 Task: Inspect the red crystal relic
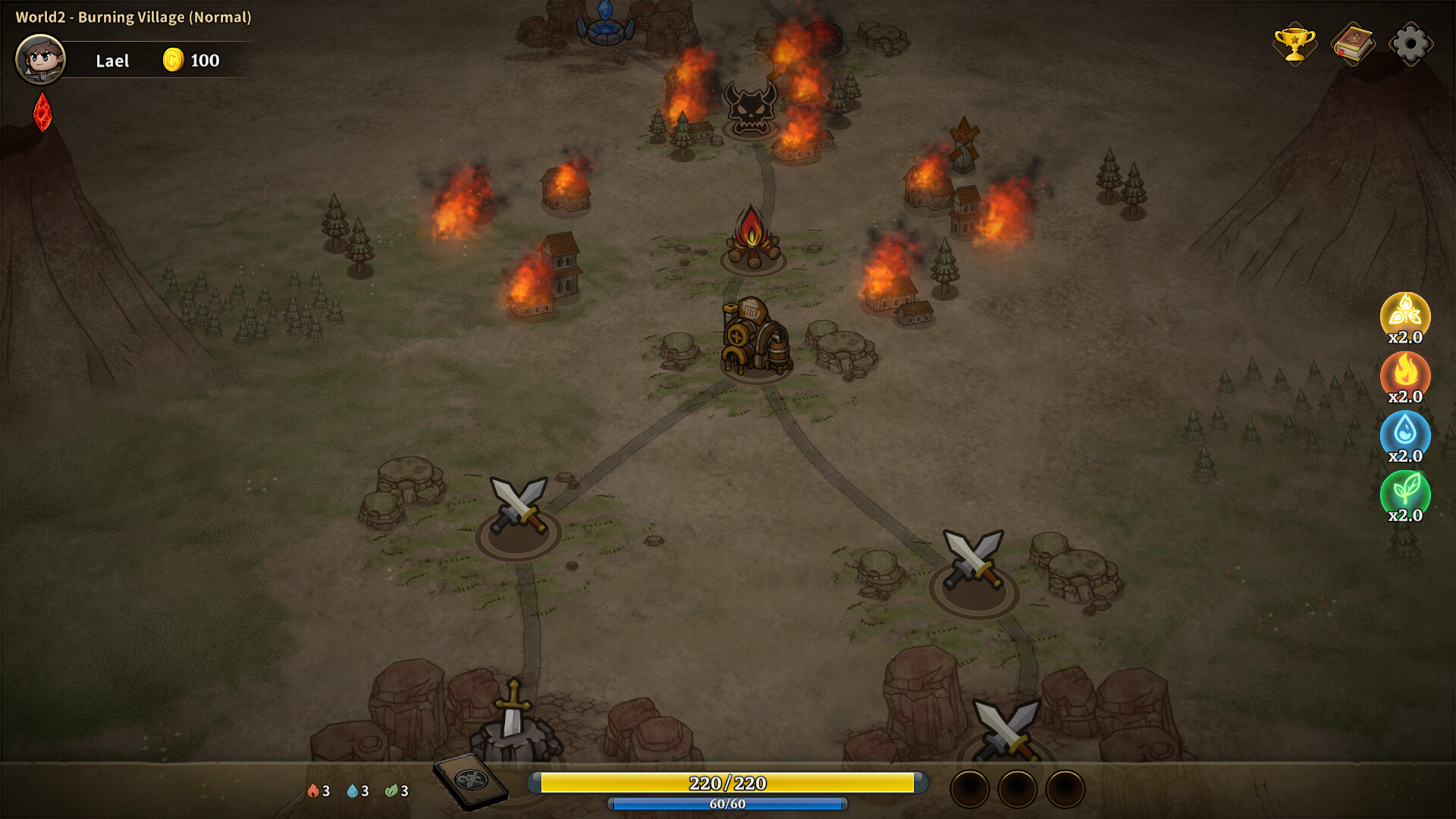(x=42, y=112)
